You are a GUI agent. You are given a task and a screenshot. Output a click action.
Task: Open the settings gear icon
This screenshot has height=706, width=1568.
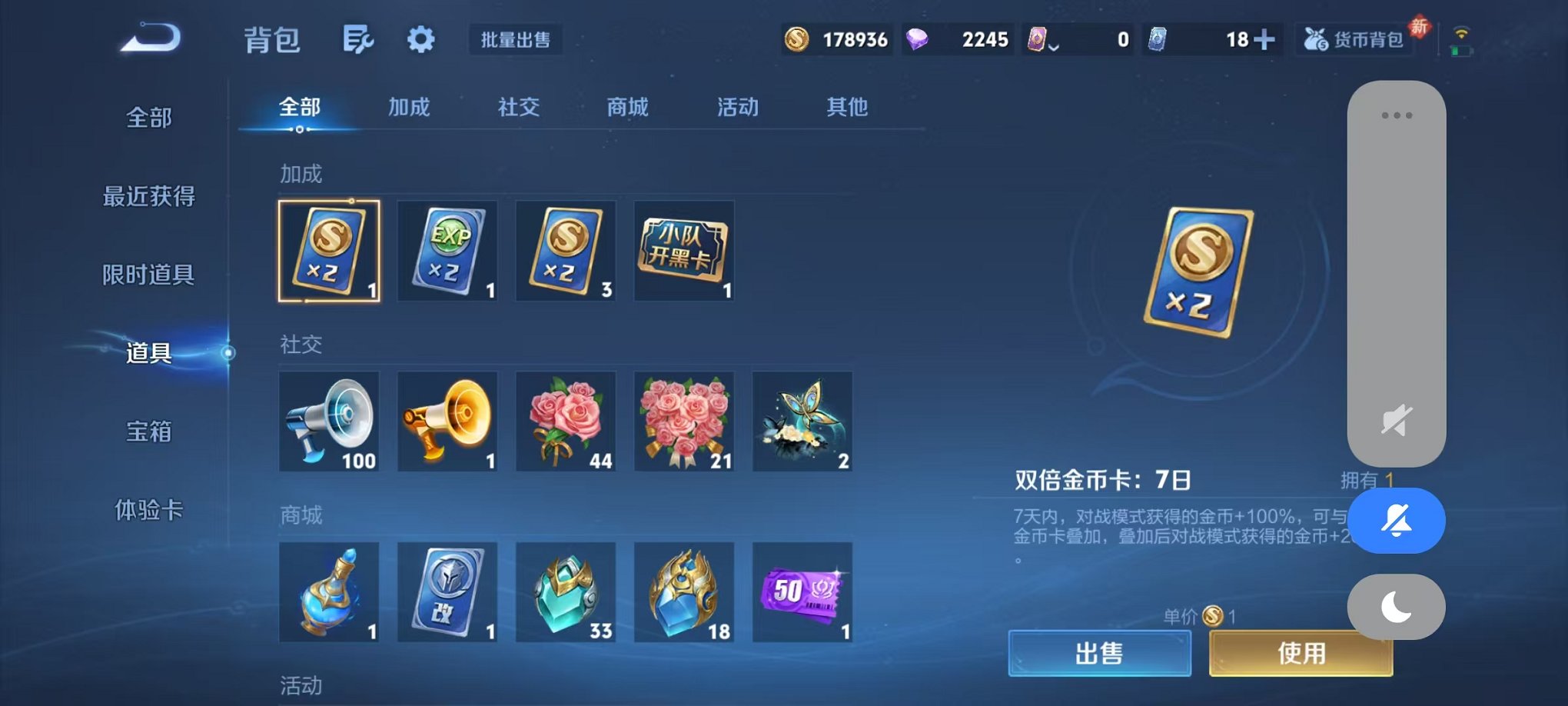click(419, 38)
